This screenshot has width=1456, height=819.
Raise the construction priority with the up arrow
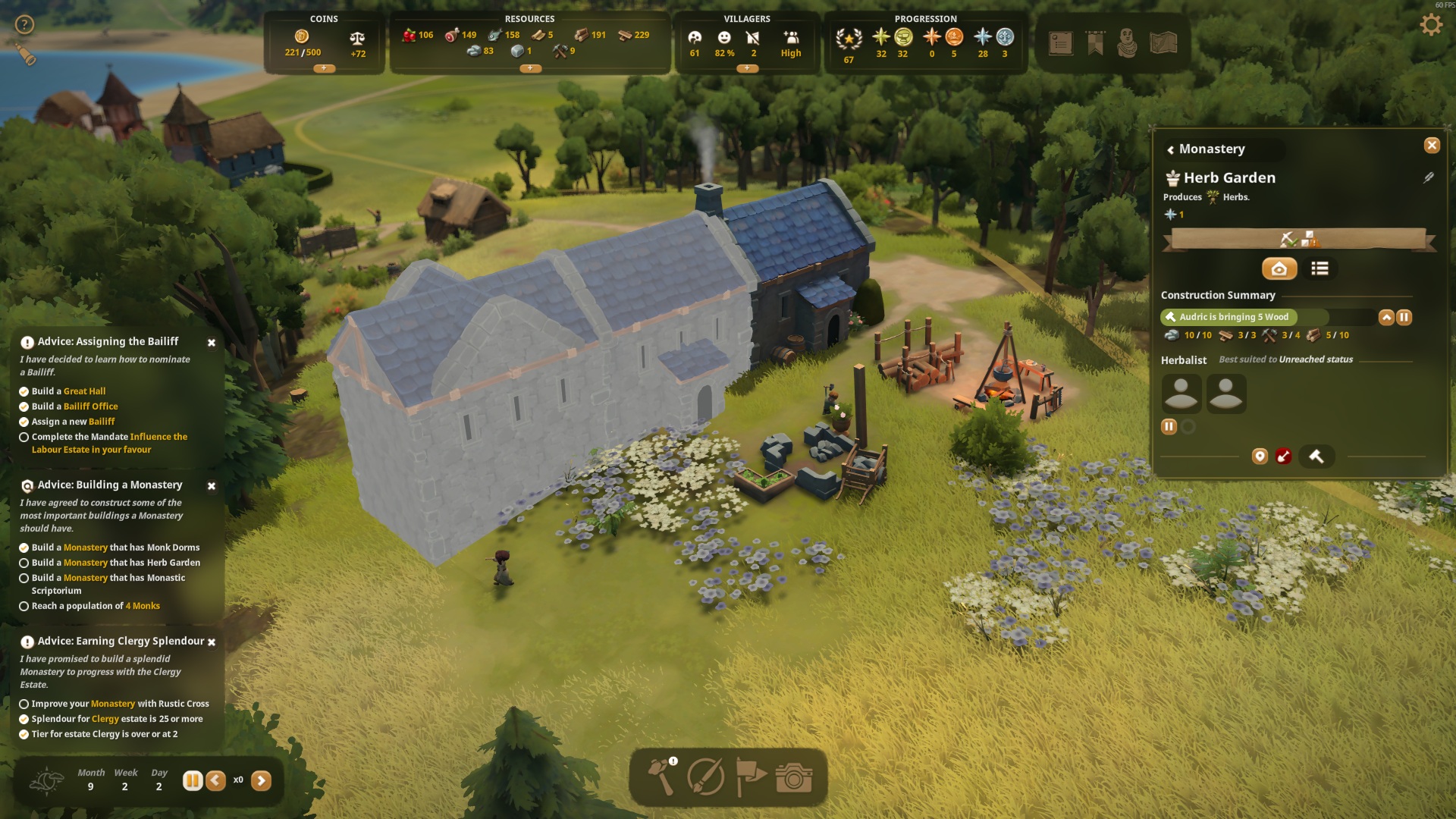pyautogui.click(x=1386, y=318)
